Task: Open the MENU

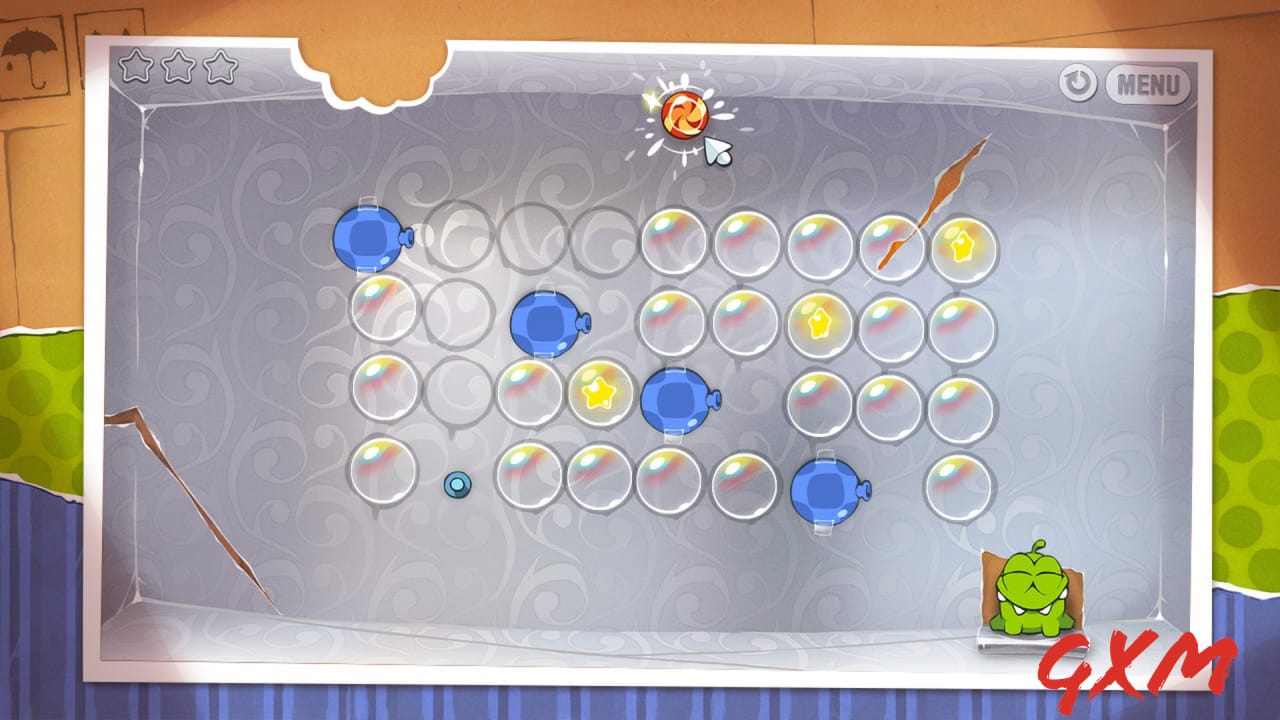Action: (1148, 87)
